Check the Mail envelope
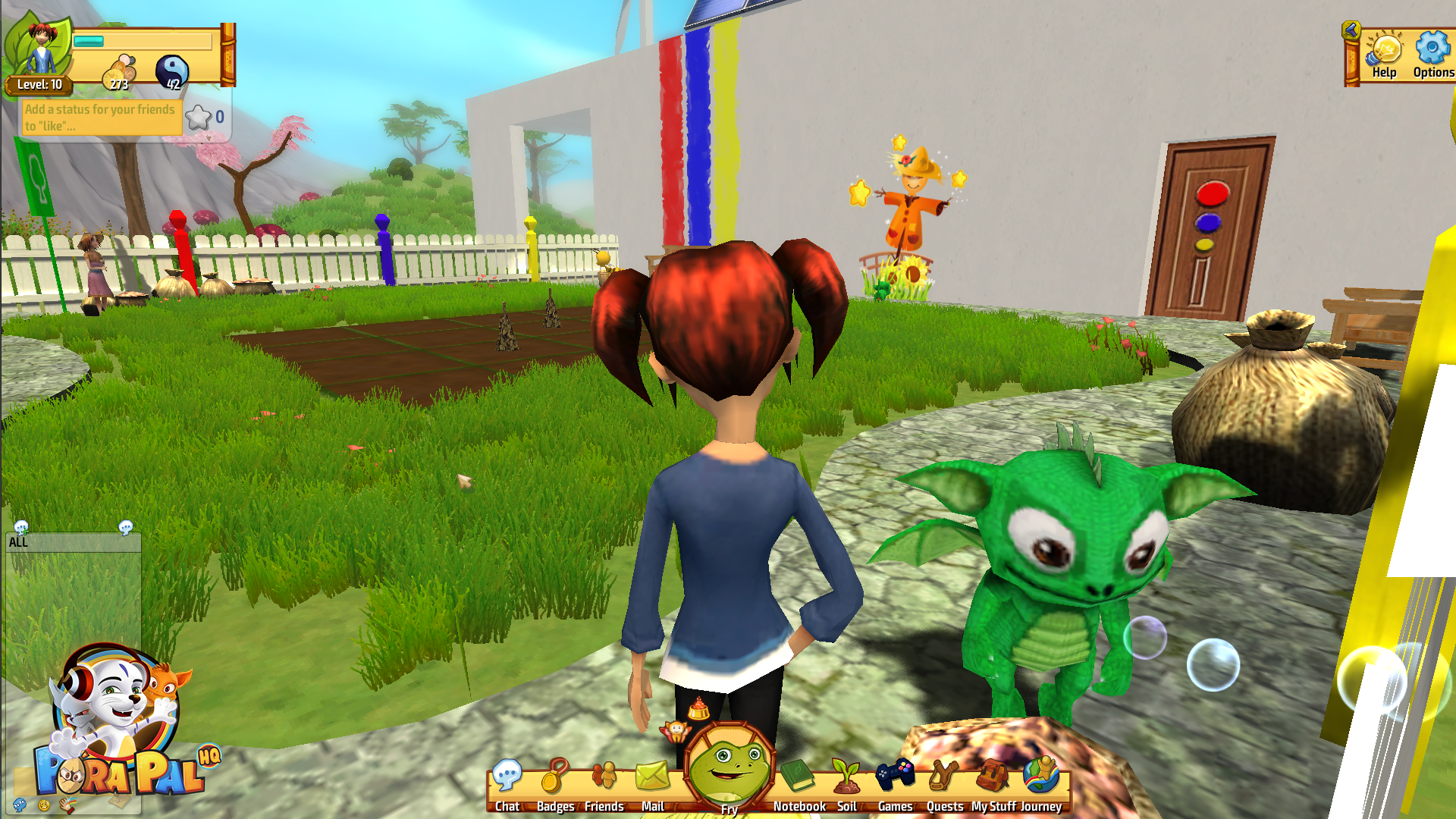Screen dimensions: 1456x819 click(652, 781)
